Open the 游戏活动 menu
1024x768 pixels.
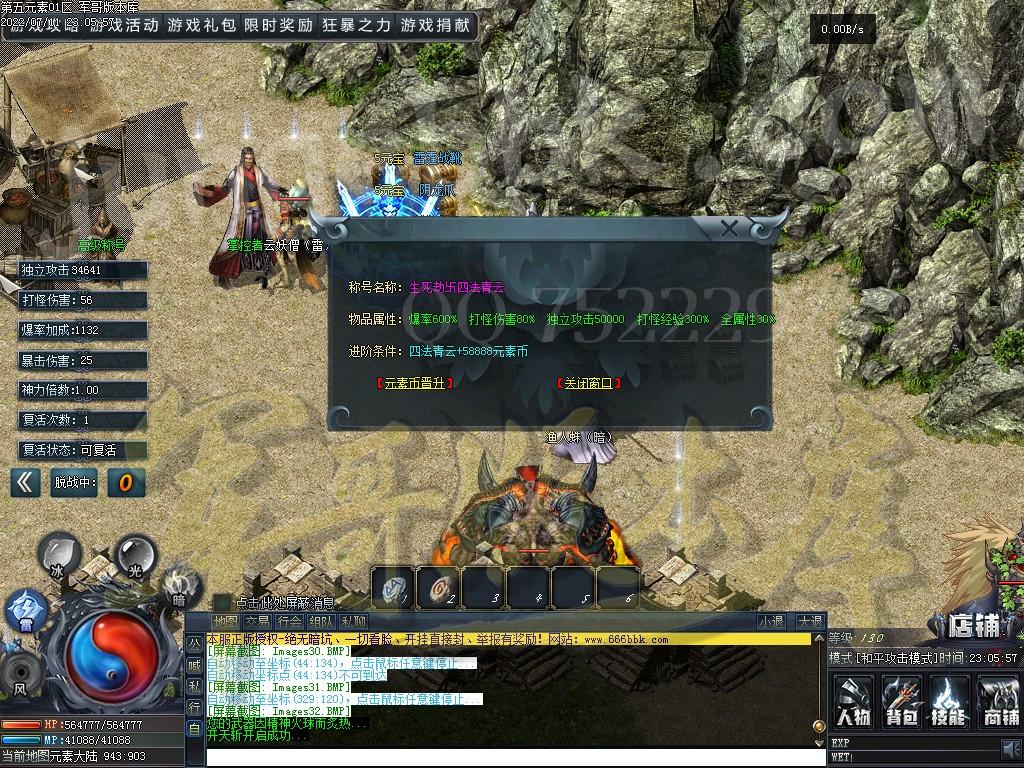click(x=124, y=26)
